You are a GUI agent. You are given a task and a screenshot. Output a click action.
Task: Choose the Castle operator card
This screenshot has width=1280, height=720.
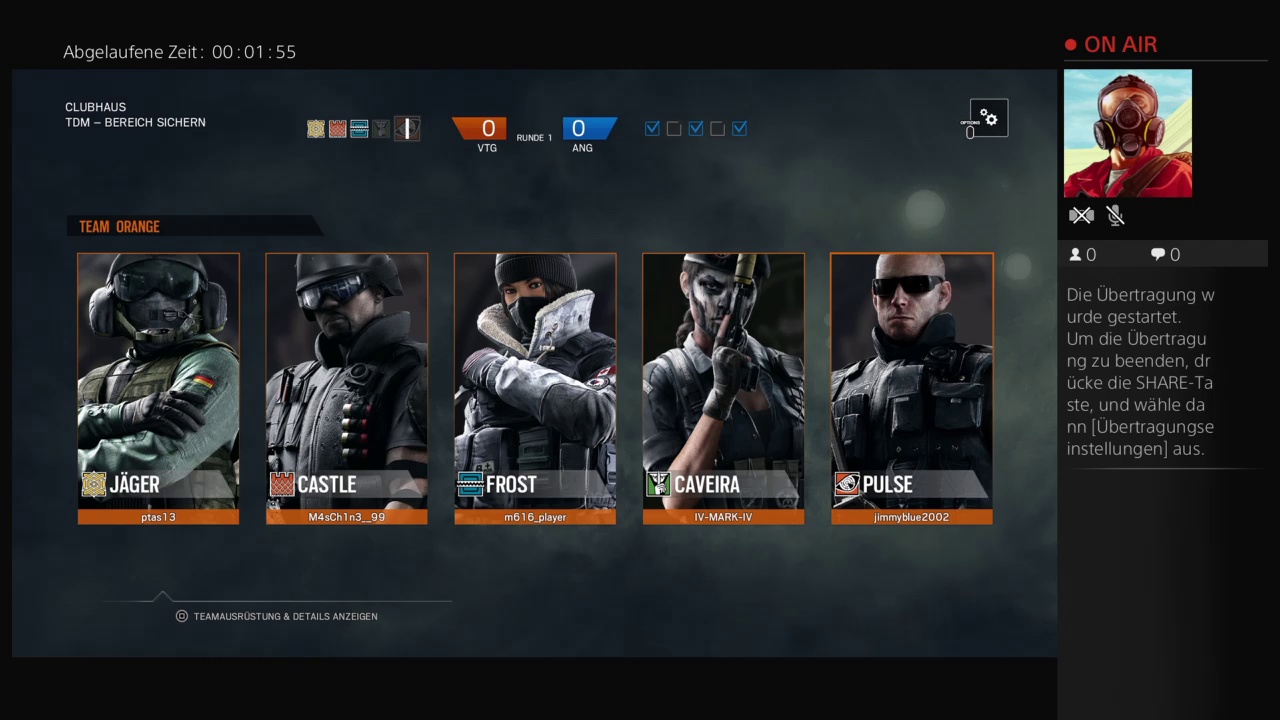346,380
